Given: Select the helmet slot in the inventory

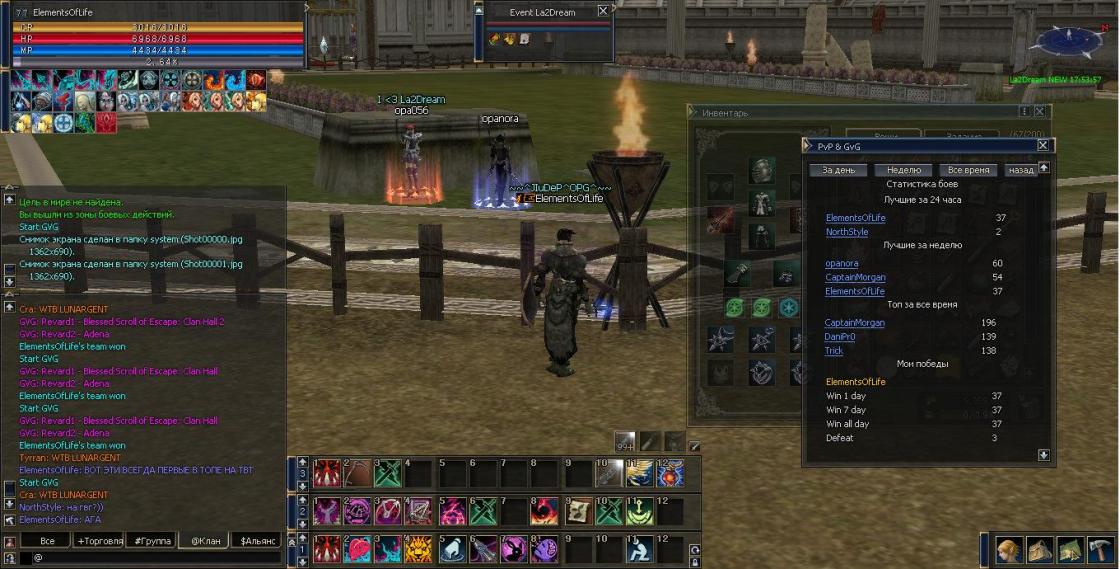Looking at the screenshot, I should tap(761, 171).
